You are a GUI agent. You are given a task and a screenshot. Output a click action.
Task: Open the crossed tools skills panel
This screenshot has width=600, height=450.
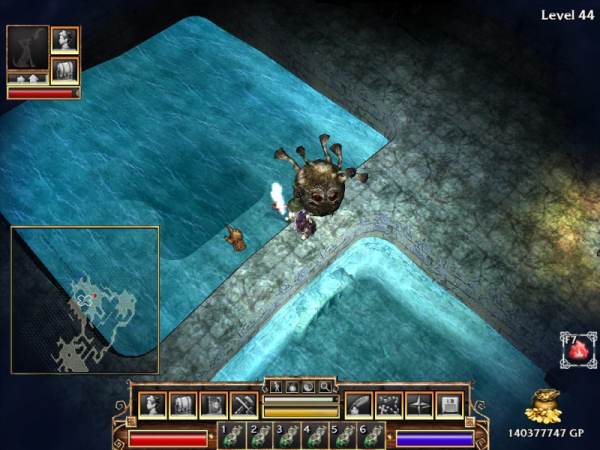245,405
